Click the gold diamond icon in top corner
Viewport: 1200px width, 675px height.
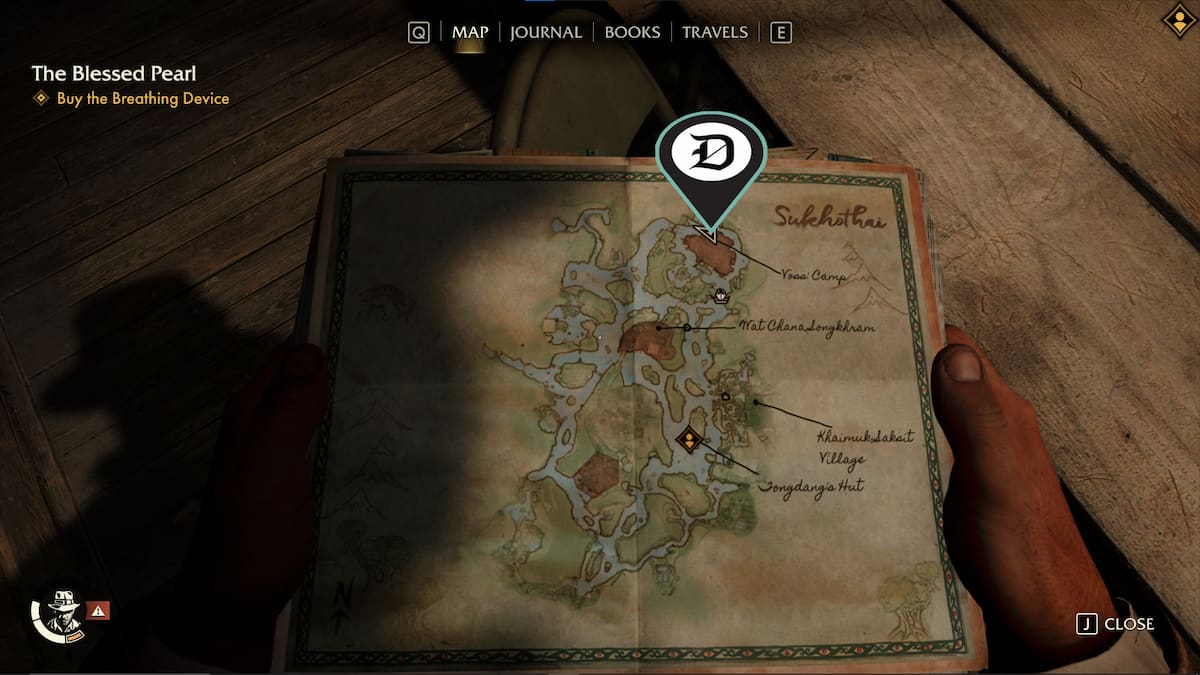[x=1180, y=20]
